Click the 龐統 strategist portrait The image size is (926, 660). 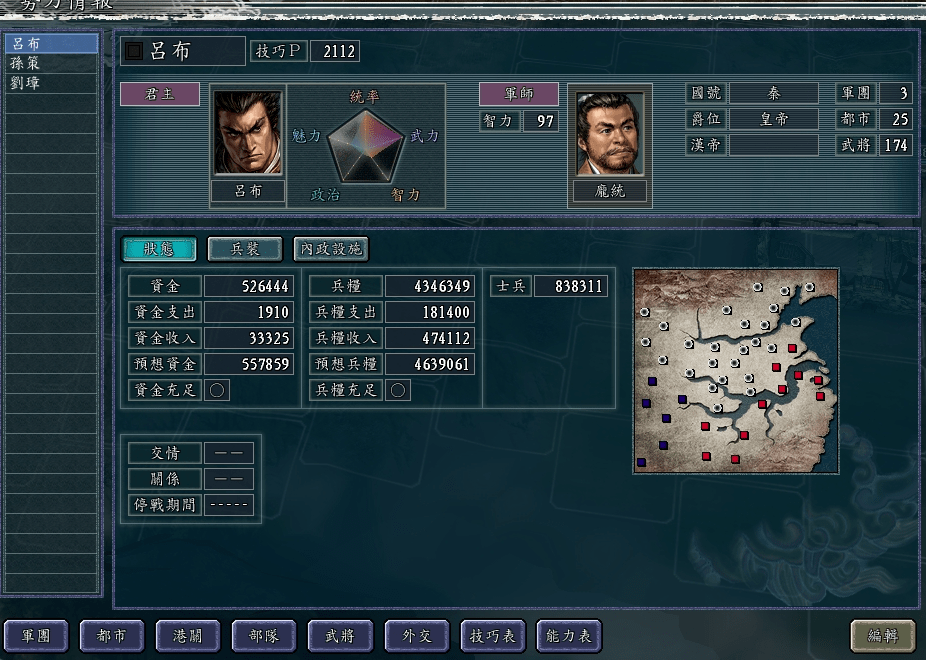click(x=610, y=134)
